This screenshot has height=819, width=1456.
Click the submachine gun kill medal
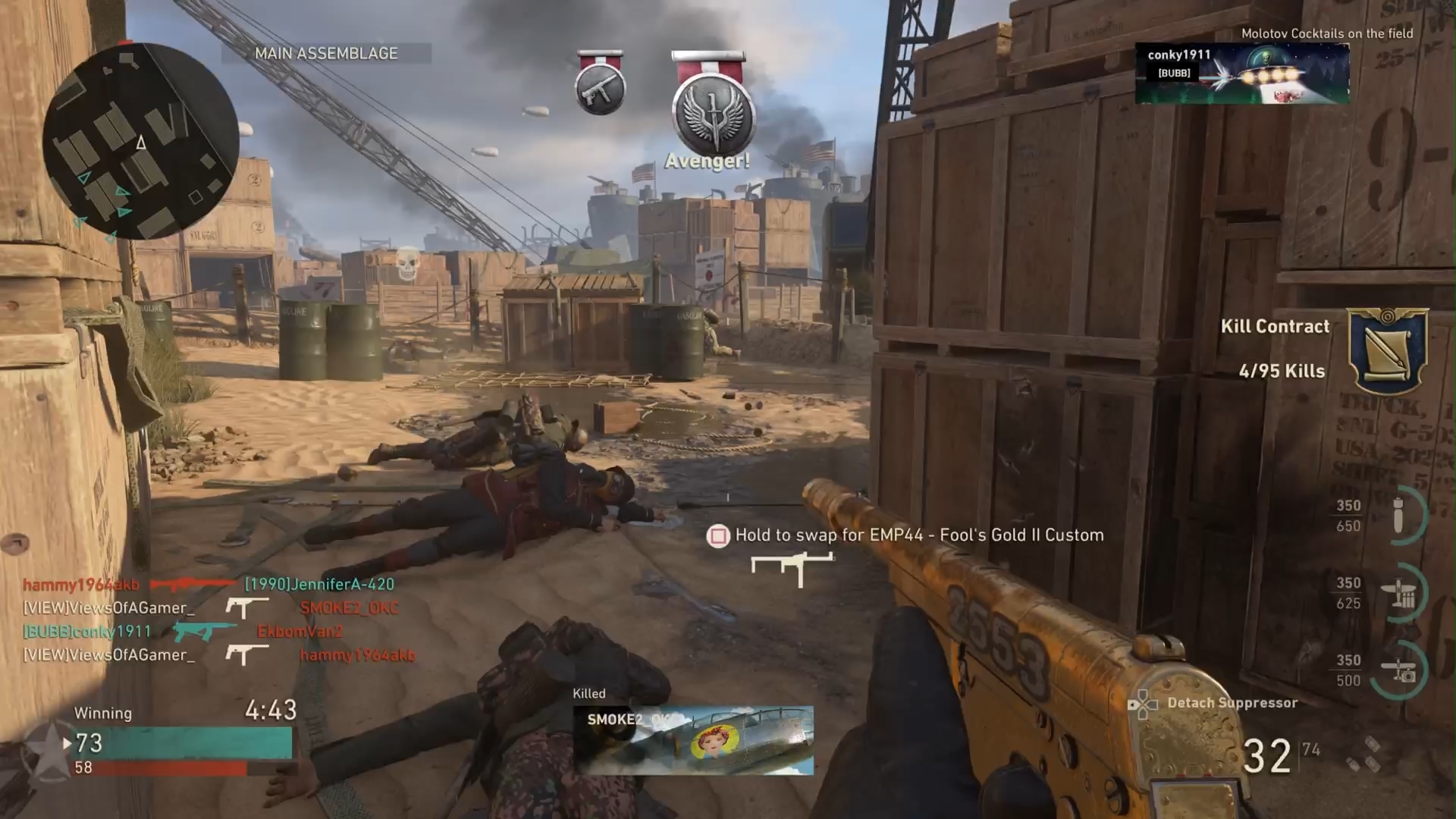(601, 86)
